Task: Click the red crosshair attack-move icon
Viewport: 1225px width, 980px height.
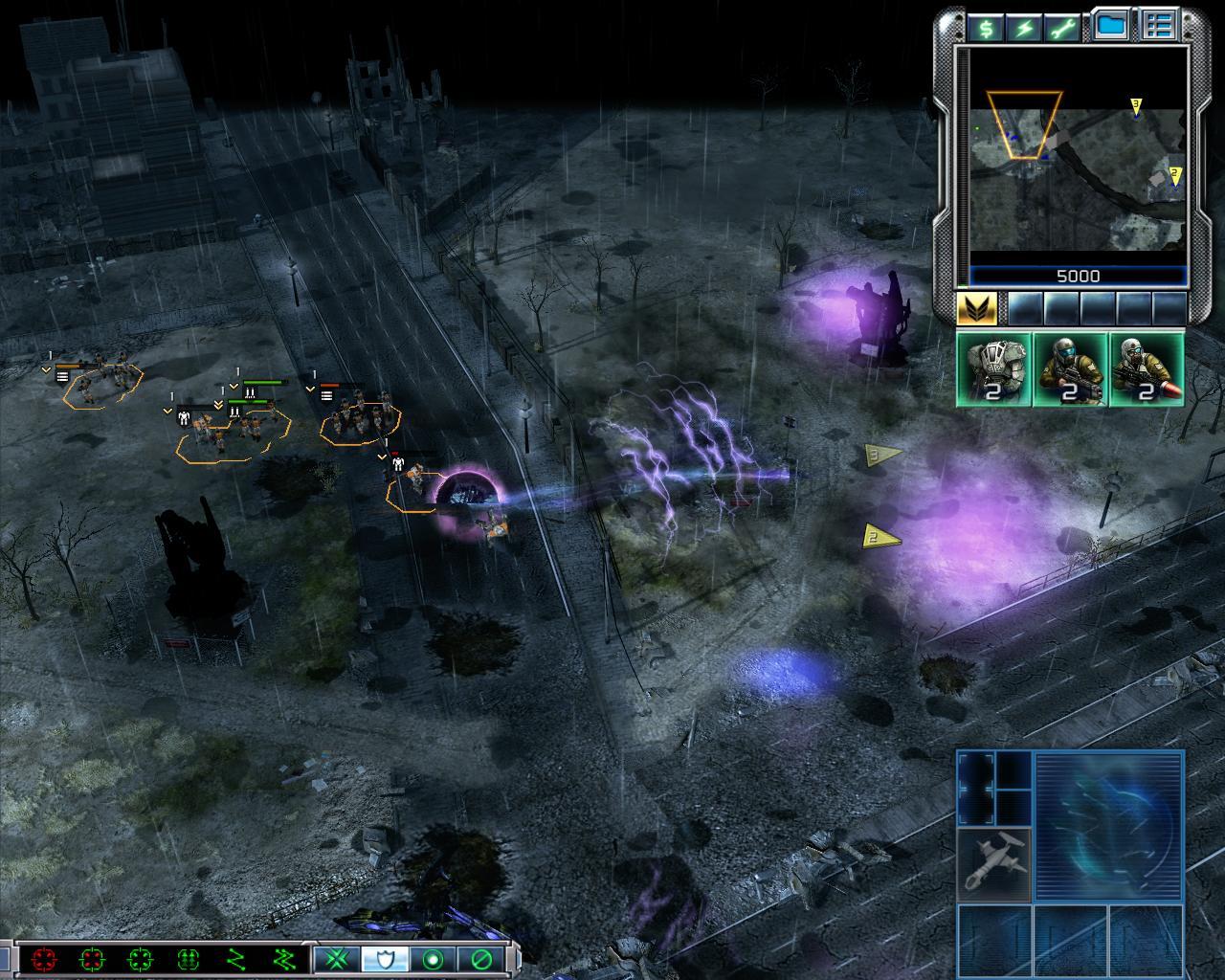Action: point(43,958)
